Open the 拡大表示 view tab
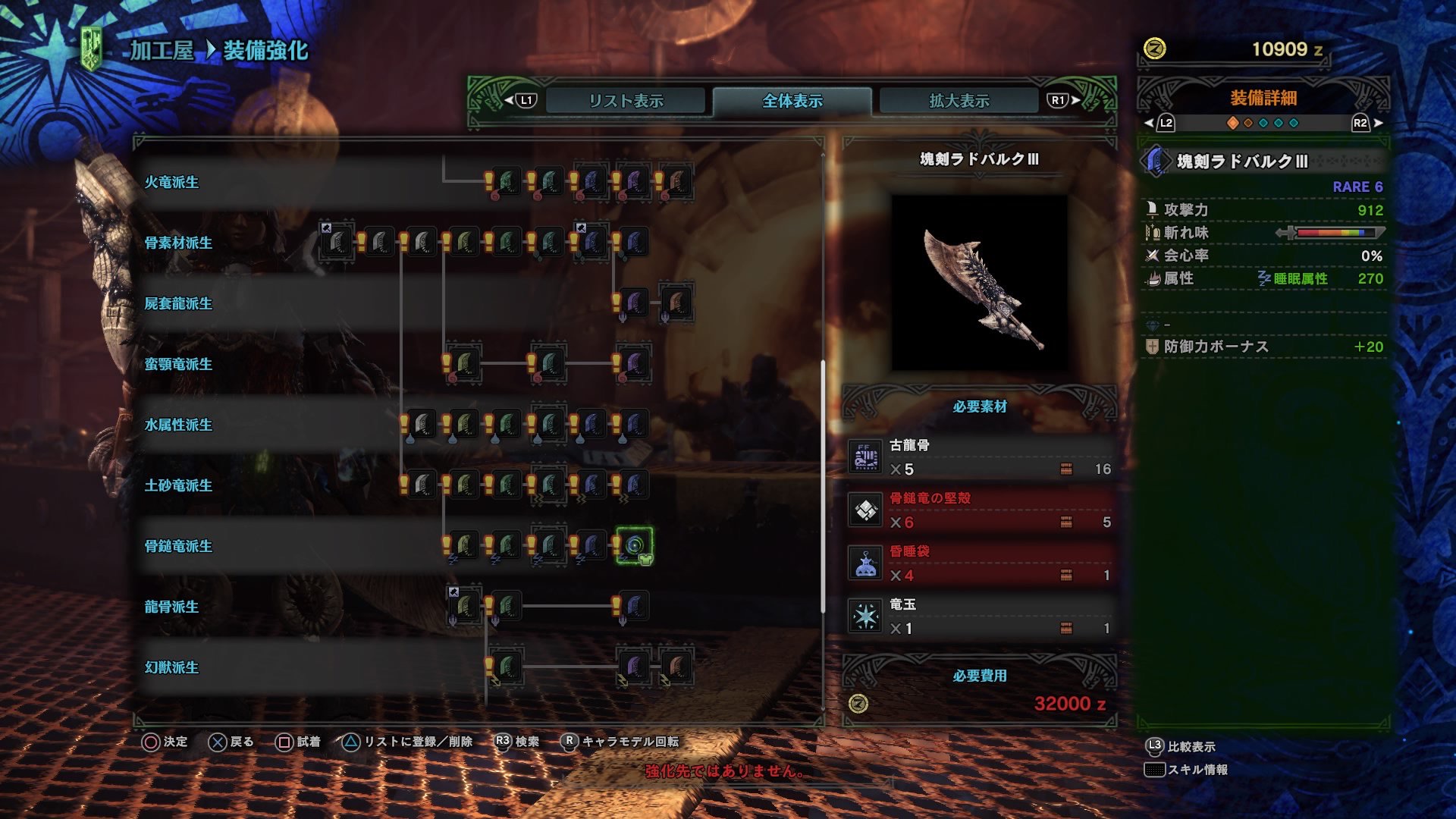The image size is (1456, 819). tap(958, 99)
